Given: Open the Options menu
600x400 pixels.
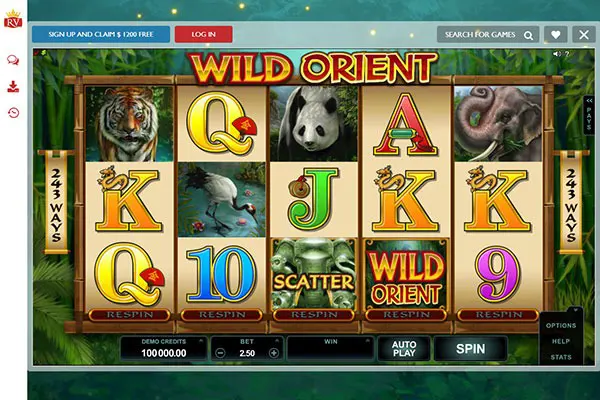Looking at the screenshot, I should coord(561,325).
